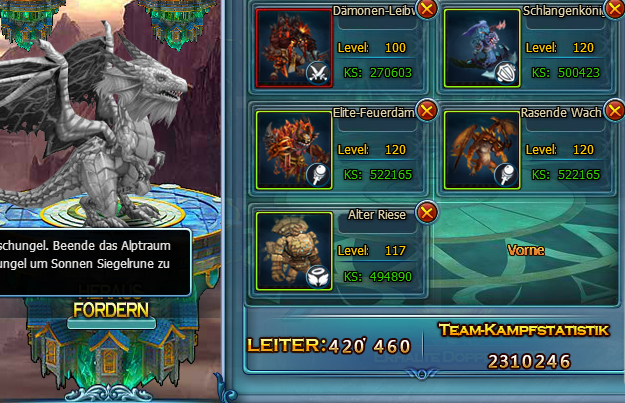This screenshot has width=625, height=403.
Task: Remove Schlangenkönig from the team
Action: pyautogui.click(x=614, y=9)
